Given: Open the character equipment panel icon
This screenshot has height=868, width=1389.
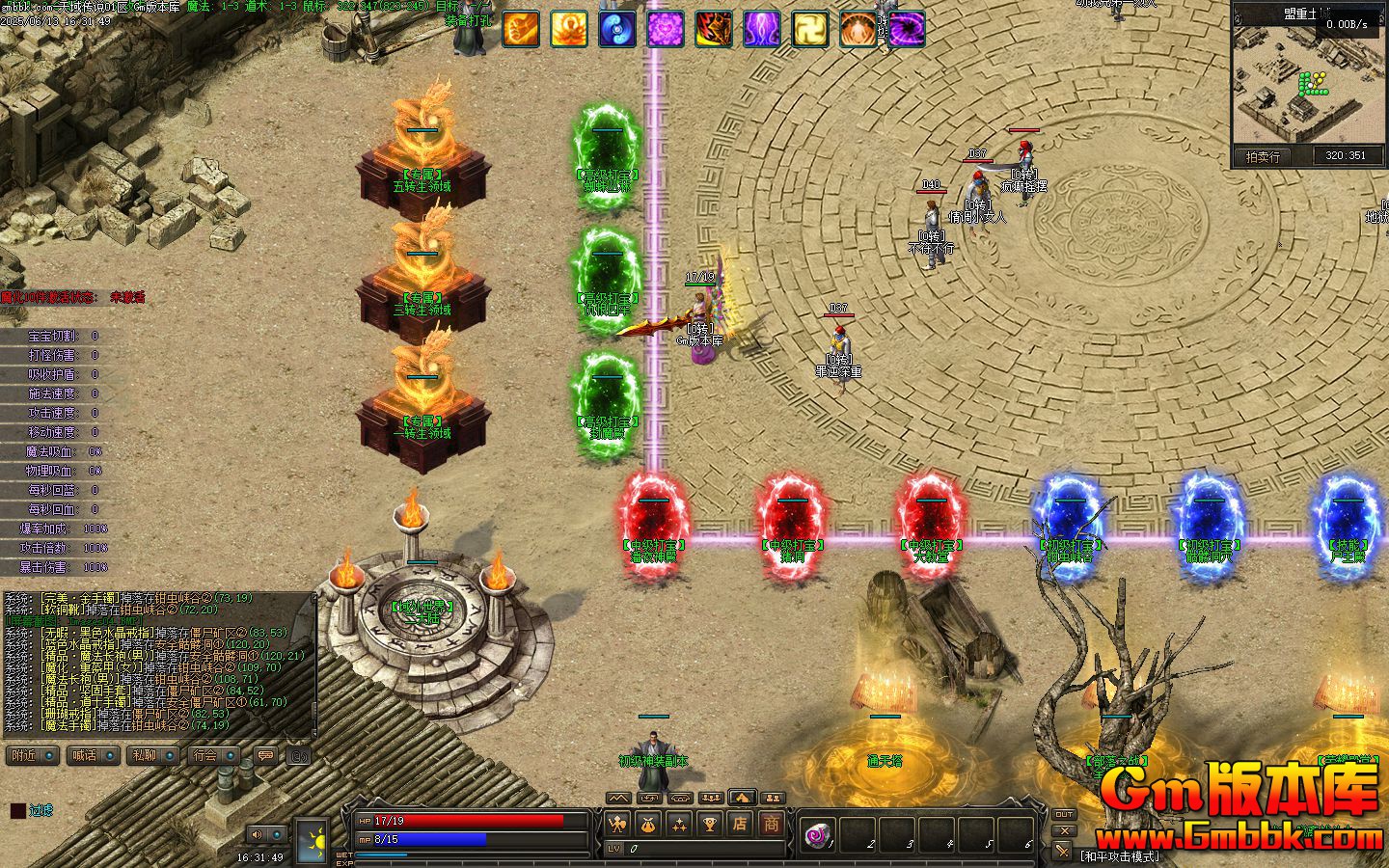Looking at the screenshot, I should pyautogui.click(x=617, y=825).
